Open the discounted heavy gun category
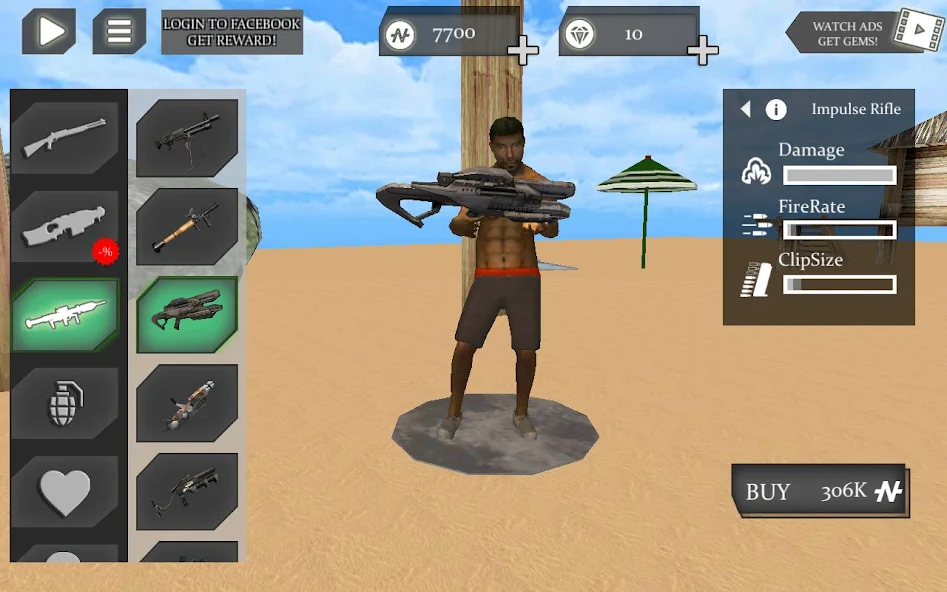 pos(65,227)
